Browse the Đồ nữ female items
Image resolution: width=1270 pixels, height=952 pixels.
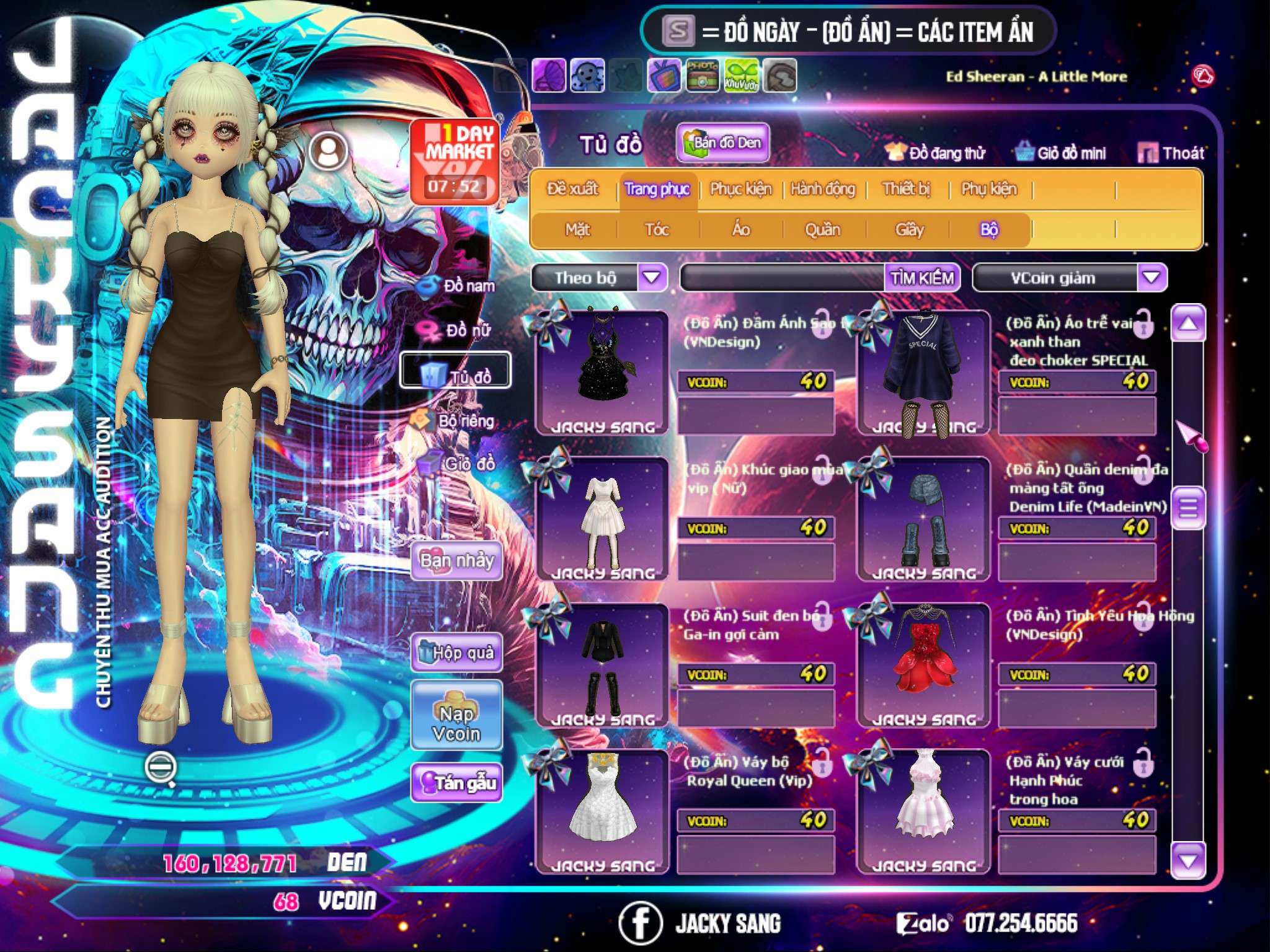(x=459, y=330)
